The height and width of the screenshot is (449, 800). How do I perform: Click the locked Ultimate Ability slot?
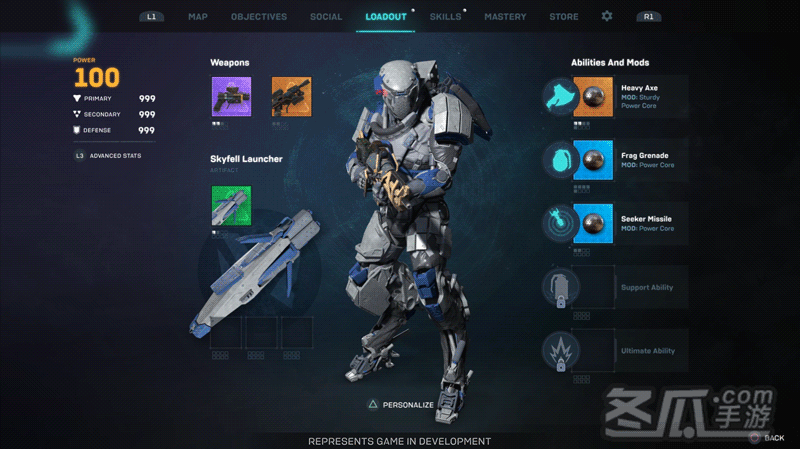click(x=614, y=351)
